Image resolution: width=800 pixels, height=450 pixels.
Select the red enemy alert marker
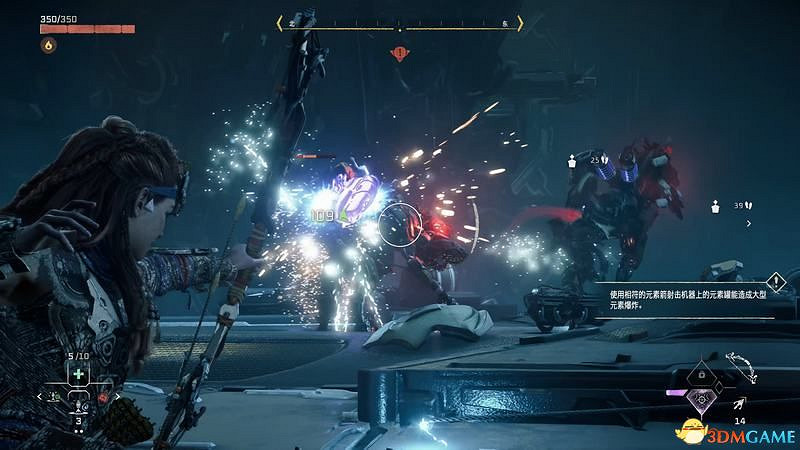(400, 52)
